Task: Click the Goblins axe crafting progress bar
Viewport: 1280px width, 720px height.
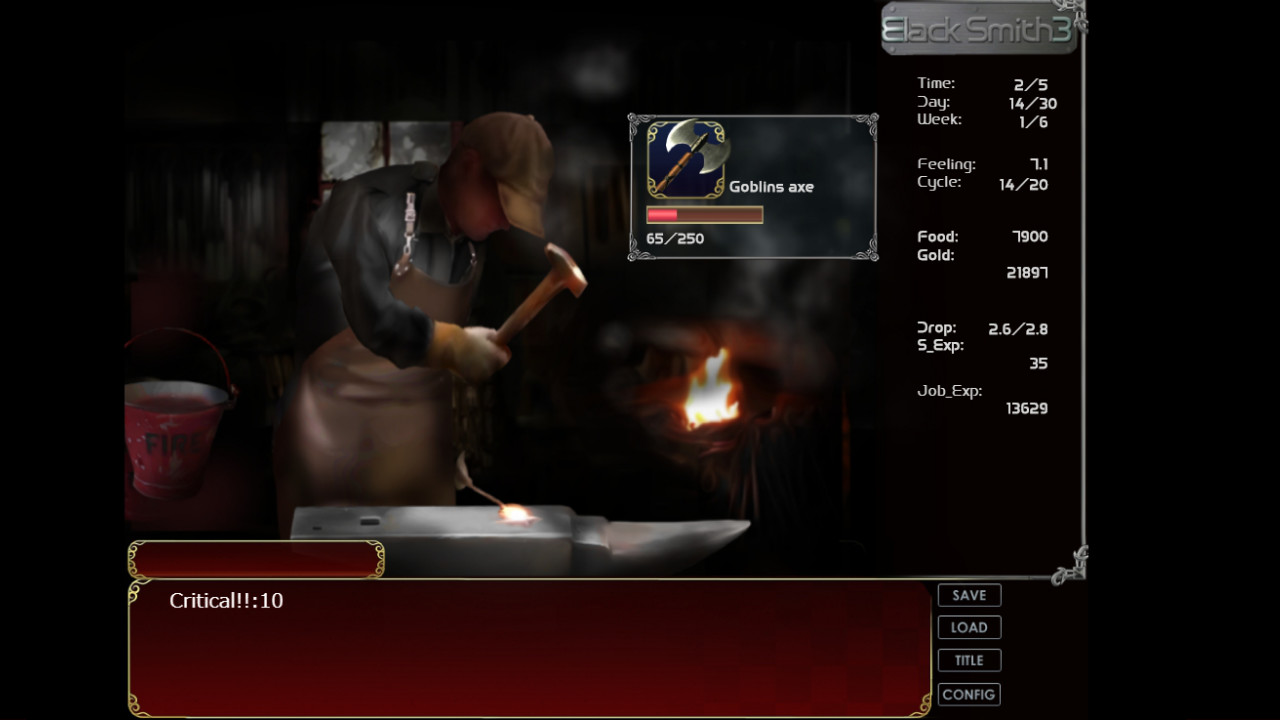Action: pos(705,214)
